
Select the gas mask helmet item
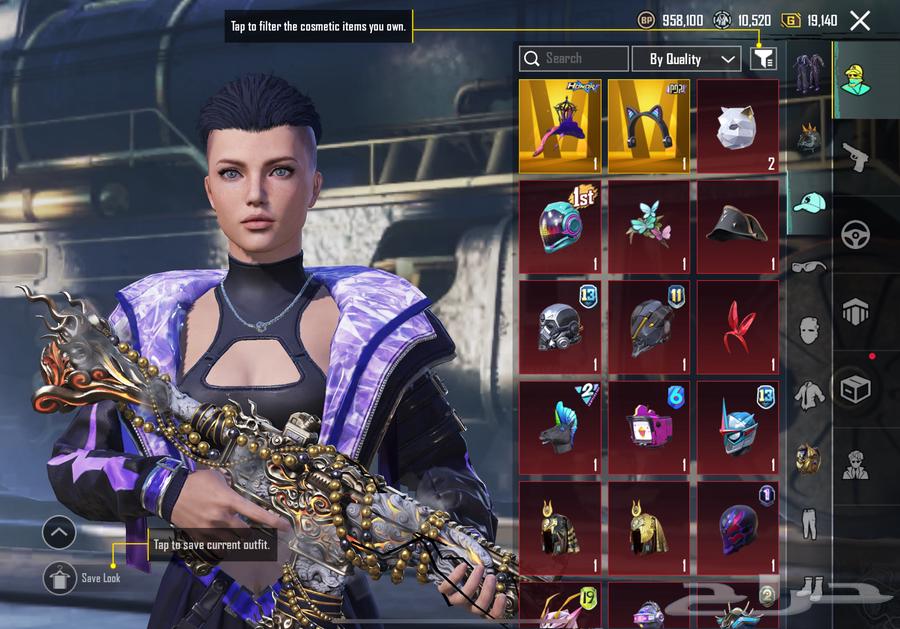(559, 326)
